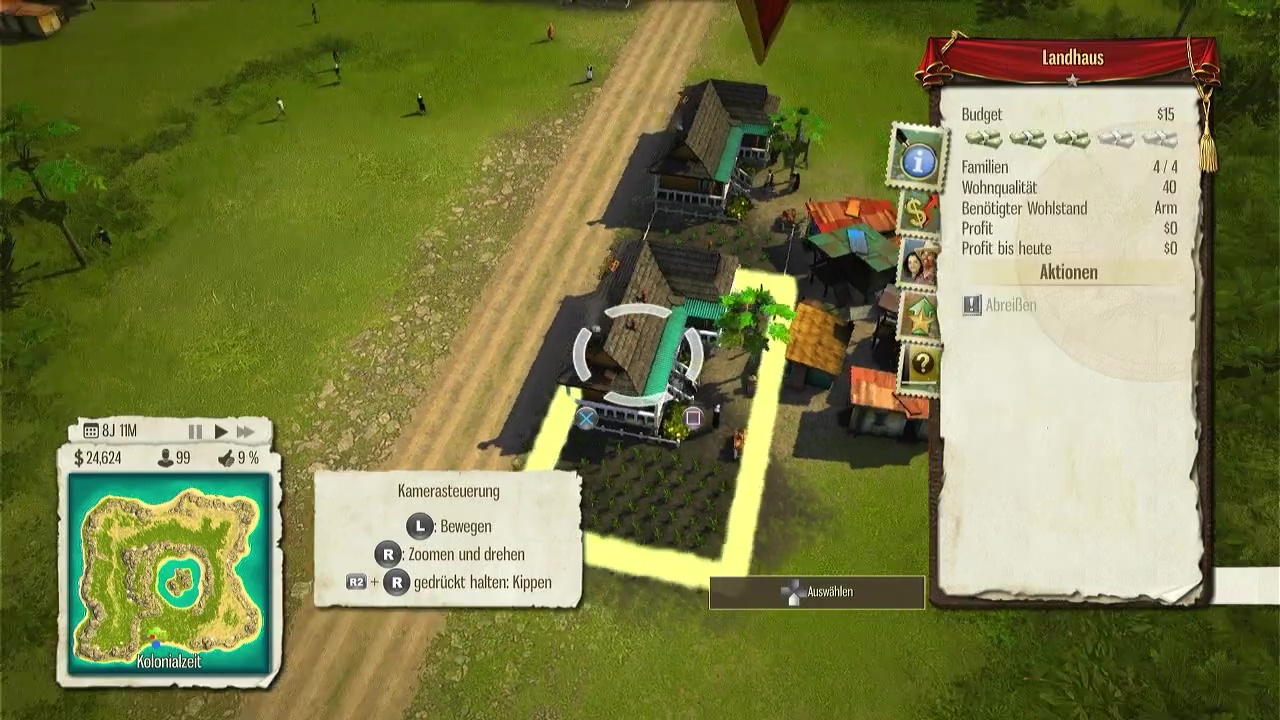Screen dimensions: 1280x720
Task: Choose the Abreißen demolish action
Action: pyautogui.click(x=999, y=305)
